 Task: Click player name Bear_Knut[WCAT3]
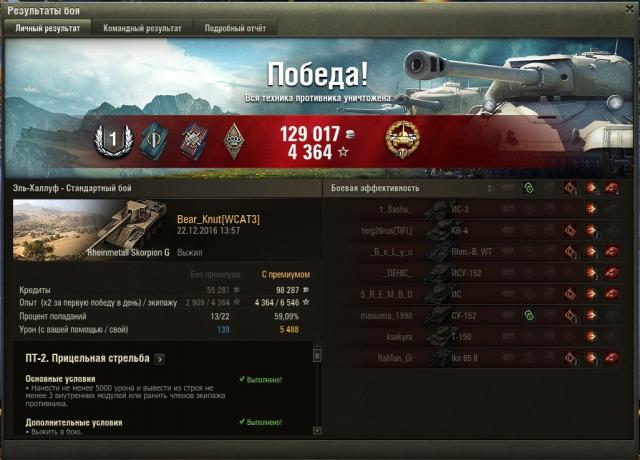coord(218,219)
